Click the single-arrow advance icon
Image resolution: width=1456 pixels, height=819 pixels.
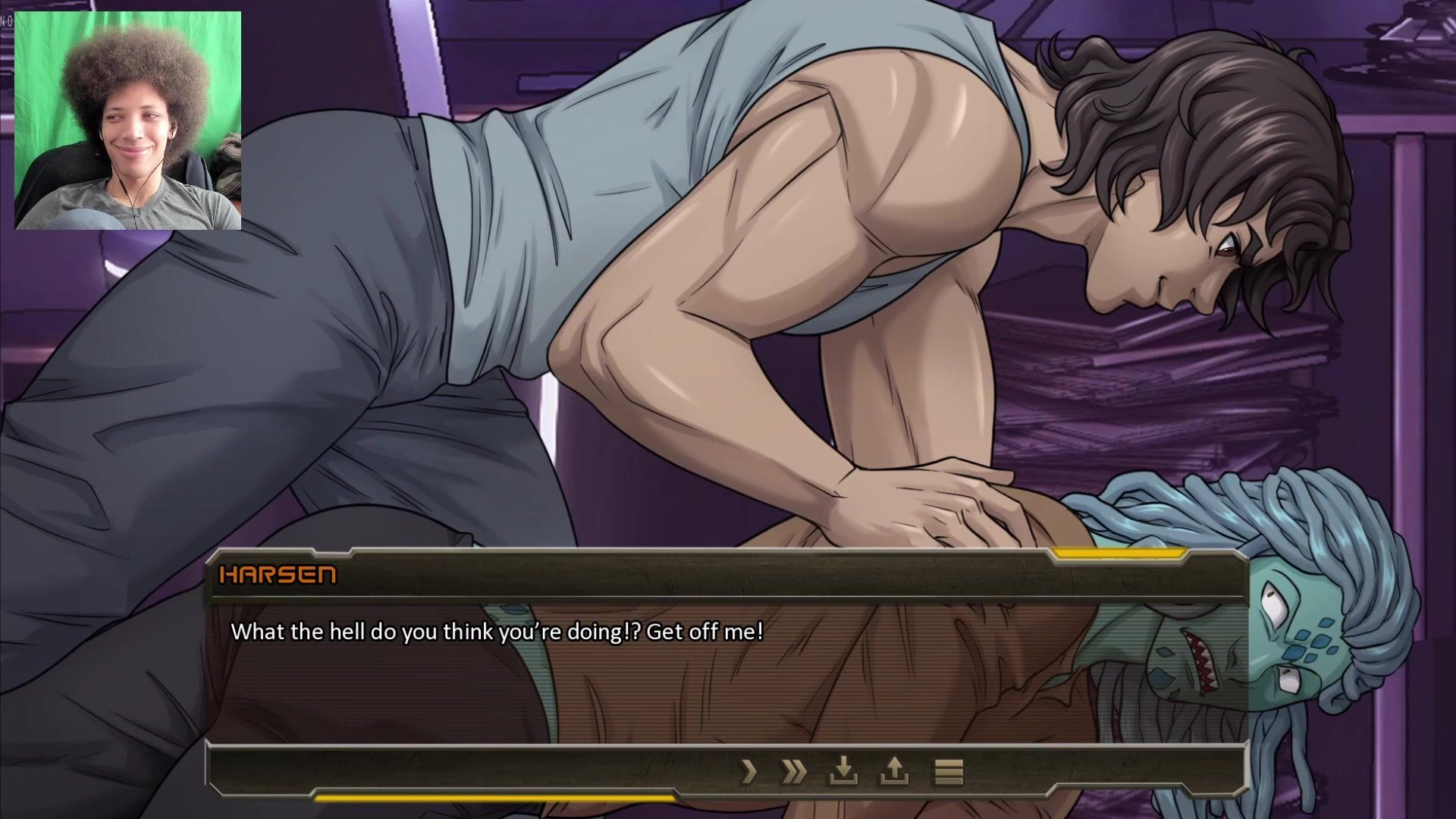point(749,772)
